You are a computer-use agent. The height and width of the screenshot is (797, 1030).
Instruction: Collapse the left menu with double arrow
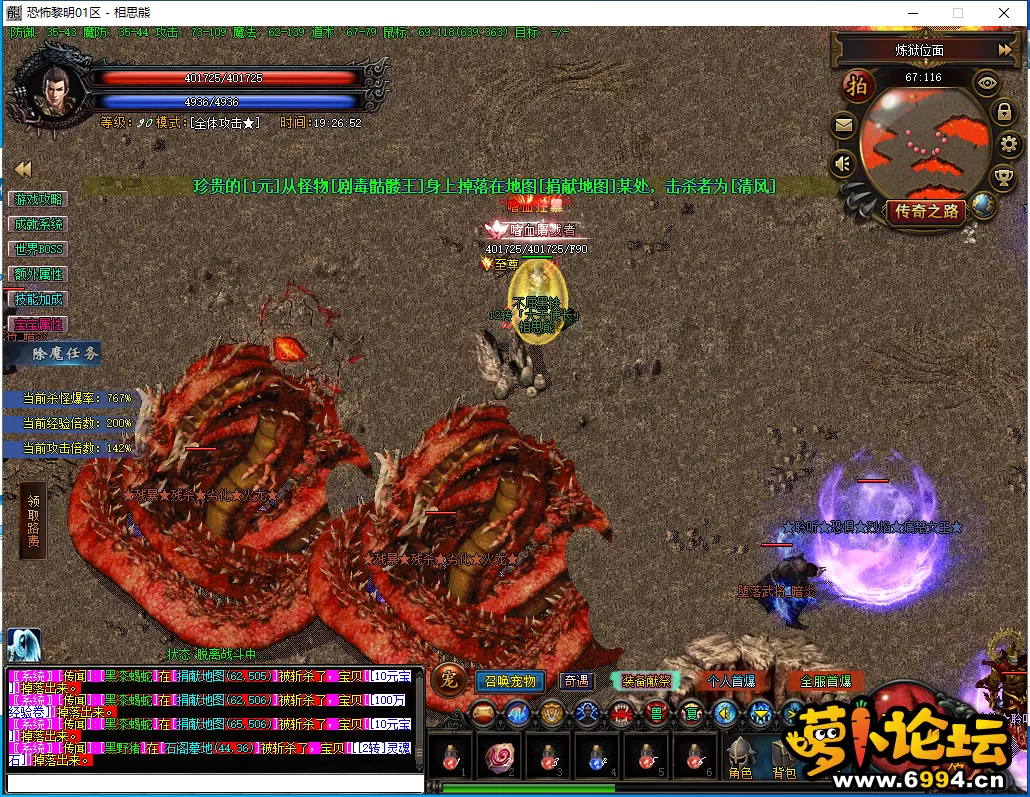point(22,169)
